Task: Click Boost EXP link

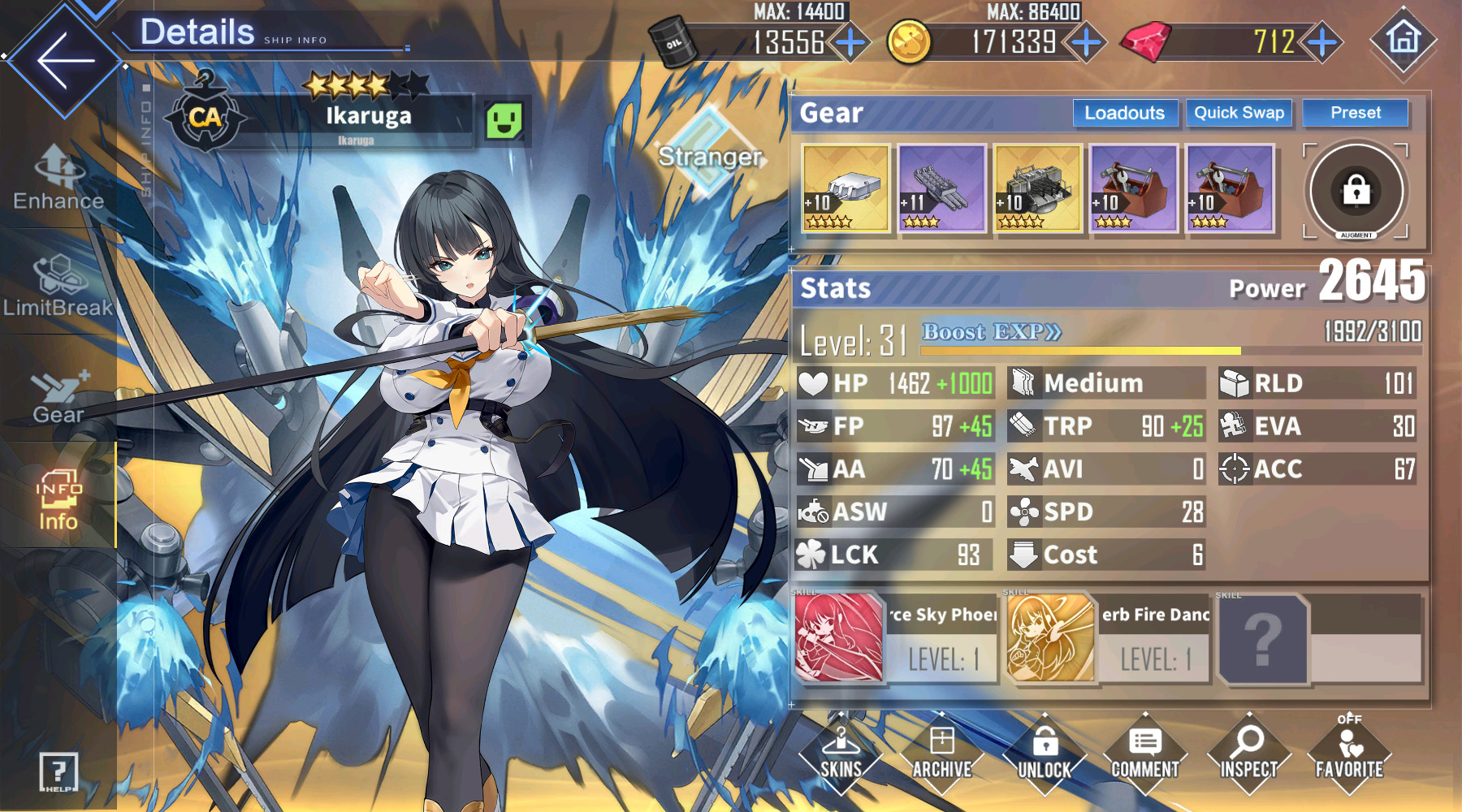Action: pos(992,332)
